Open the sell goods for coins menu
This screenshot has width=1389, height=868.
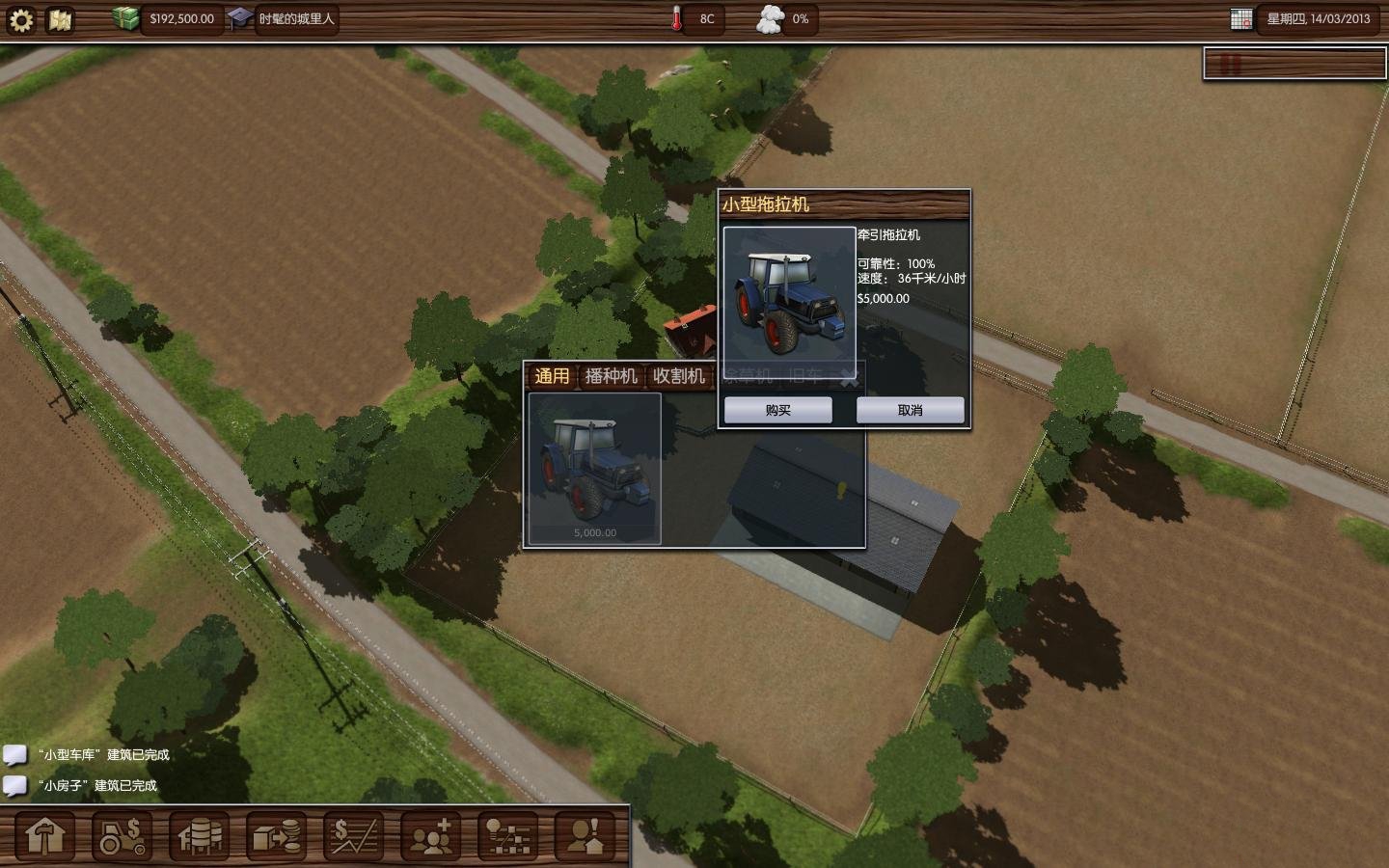click(x=277, y=836)
